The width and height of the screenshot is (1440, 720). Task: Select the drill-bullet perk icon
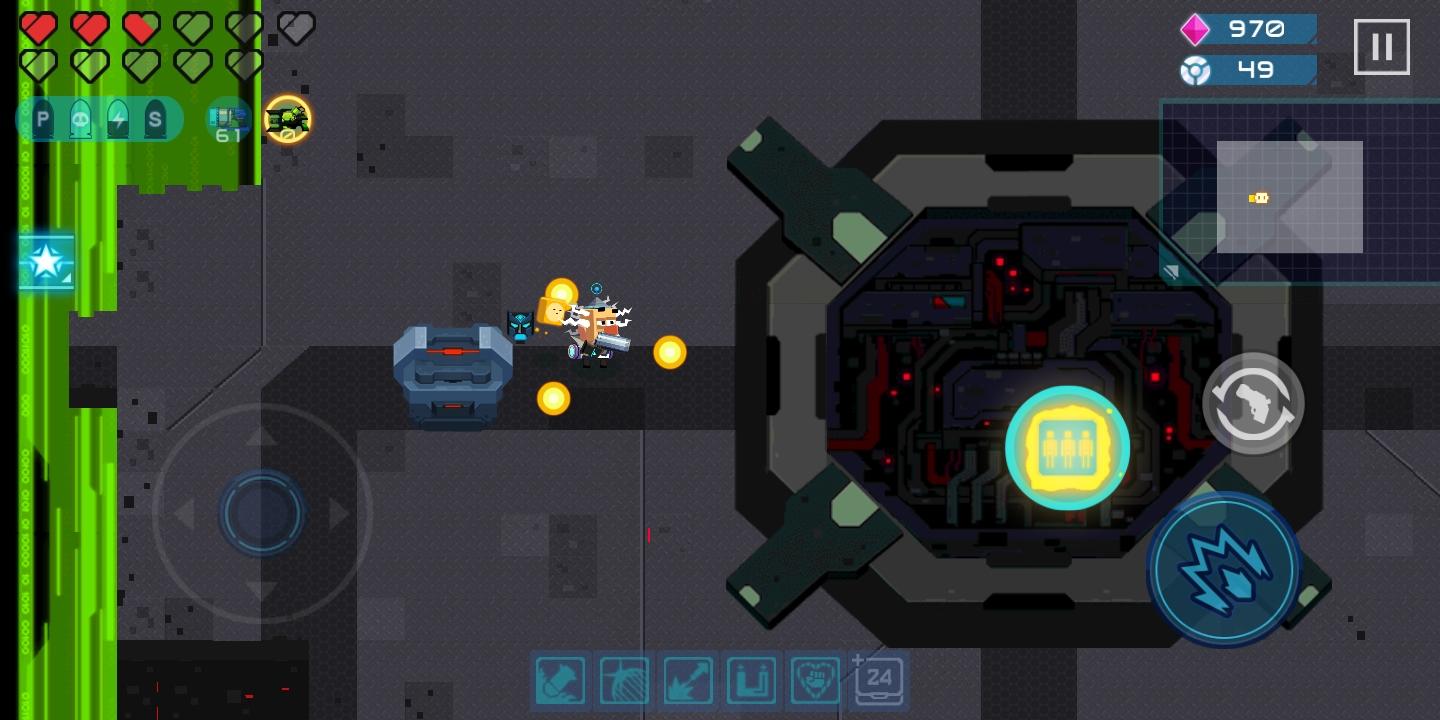point(560,680)
